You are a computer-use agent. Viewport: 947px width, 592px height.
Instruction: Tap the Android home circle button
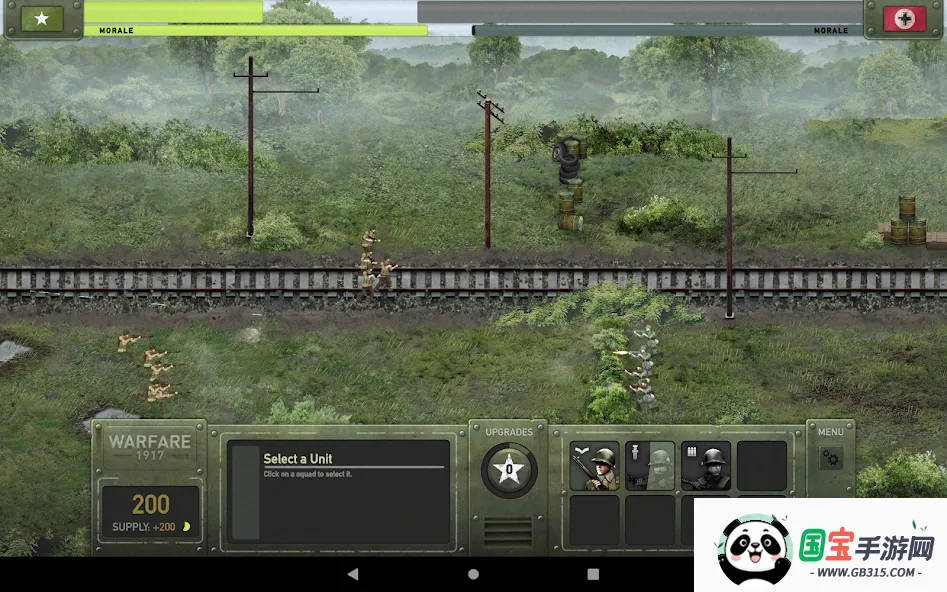pyautogui.click(x=473, y=574)
